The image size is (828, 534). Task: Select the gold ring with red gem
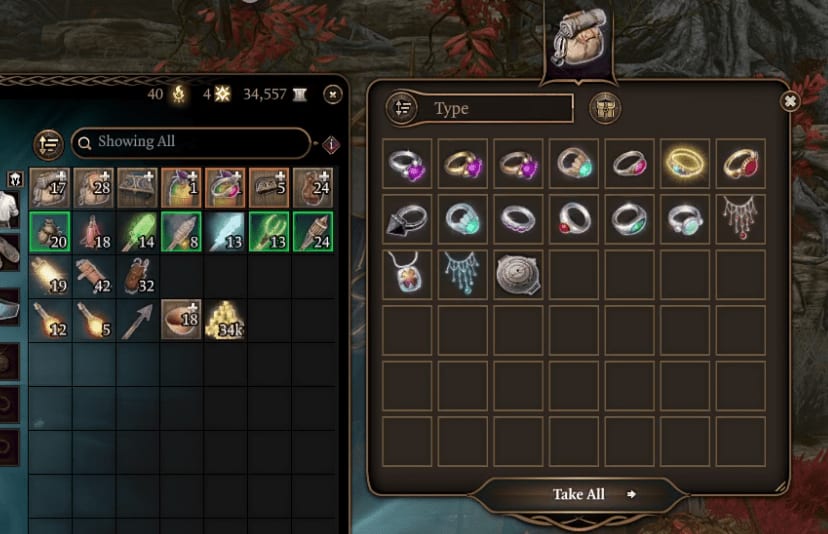tap(740, 163)
